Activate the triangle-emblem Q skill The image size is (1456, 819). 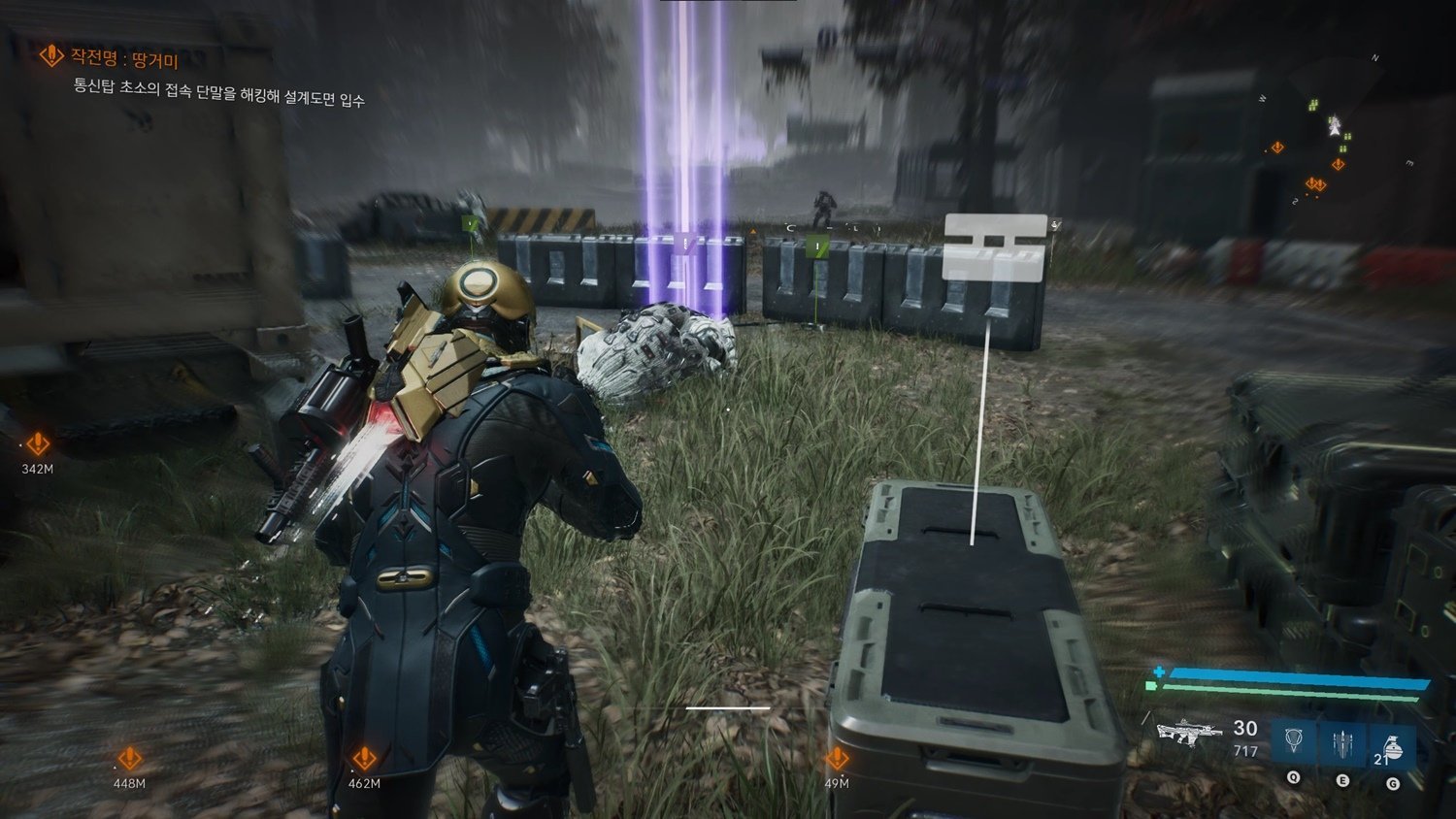(1294, 742)
